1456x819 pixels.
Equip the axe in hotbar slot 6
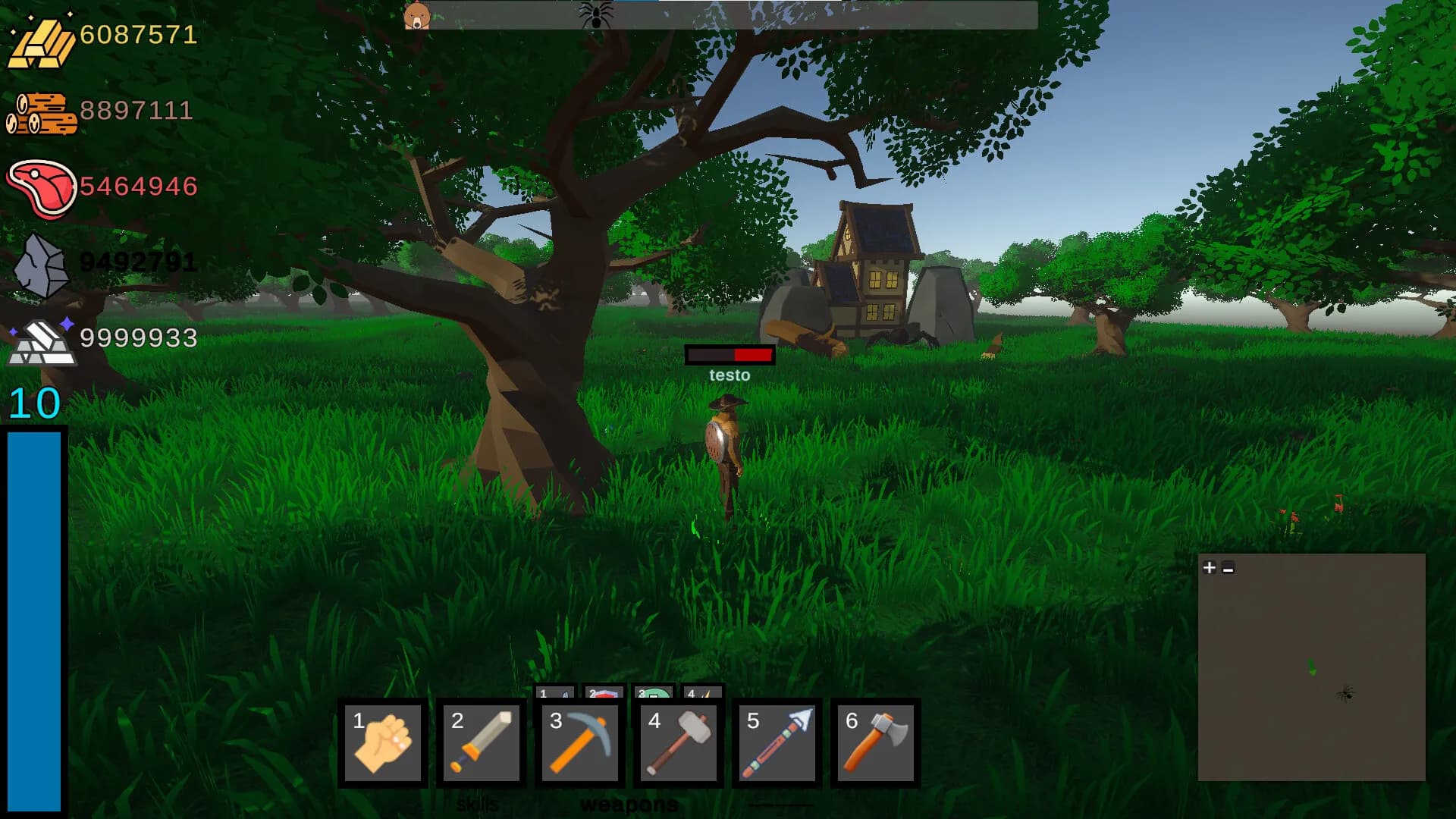(x=874, y=743)
